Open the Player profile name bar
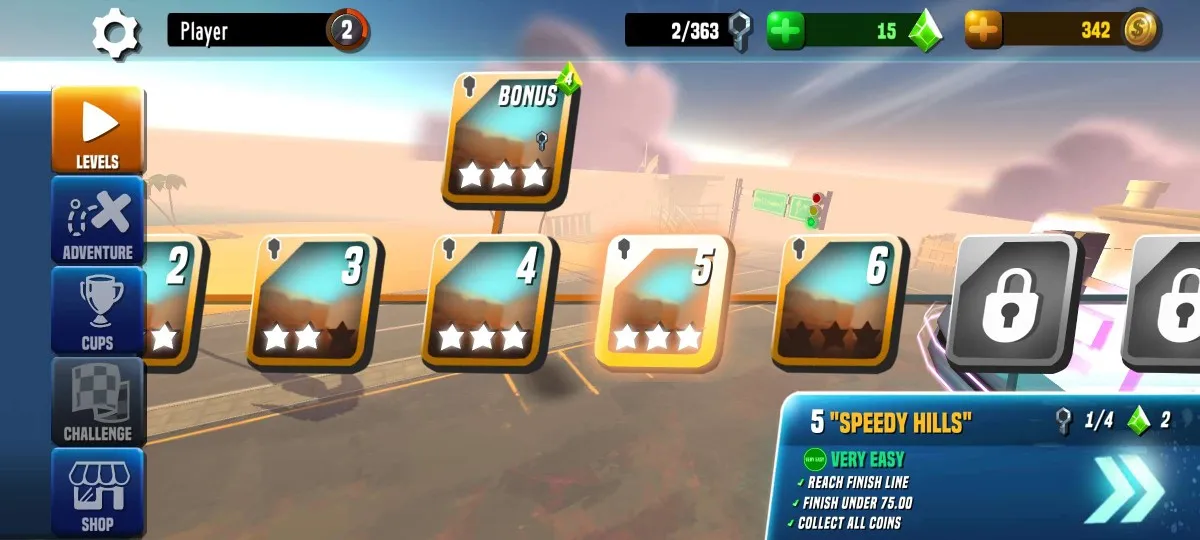The height and width of the screenshot is (540, 1200). tap(250, 31)
